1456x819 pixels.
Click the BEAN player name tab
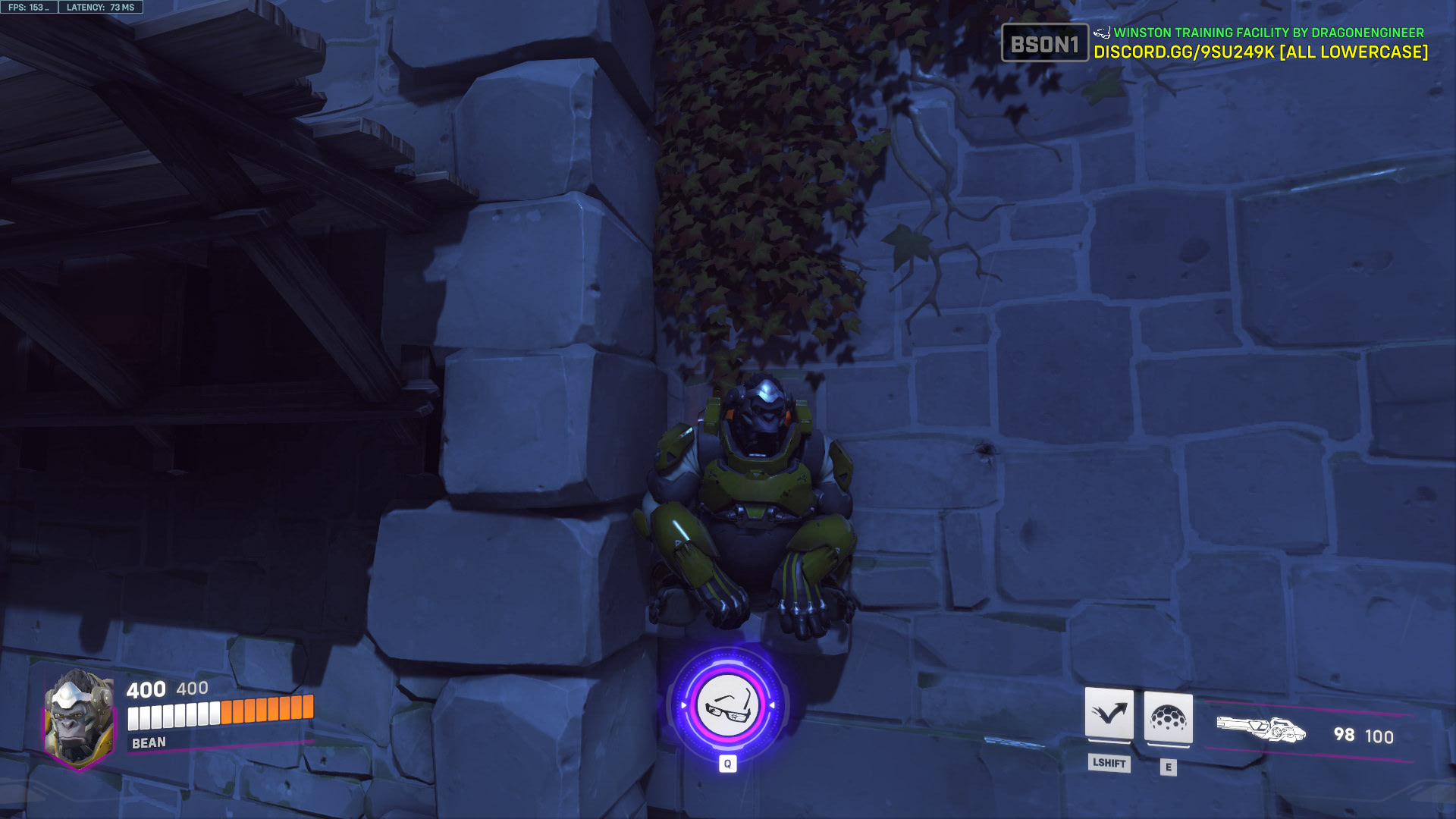tap(149, 744)
